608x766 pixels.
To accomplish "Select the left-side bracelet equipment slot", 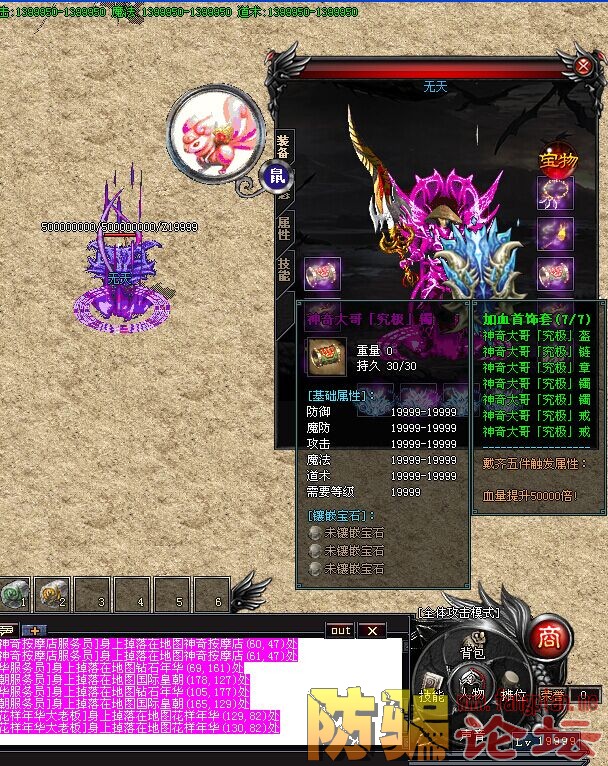I will coord(322,273).
